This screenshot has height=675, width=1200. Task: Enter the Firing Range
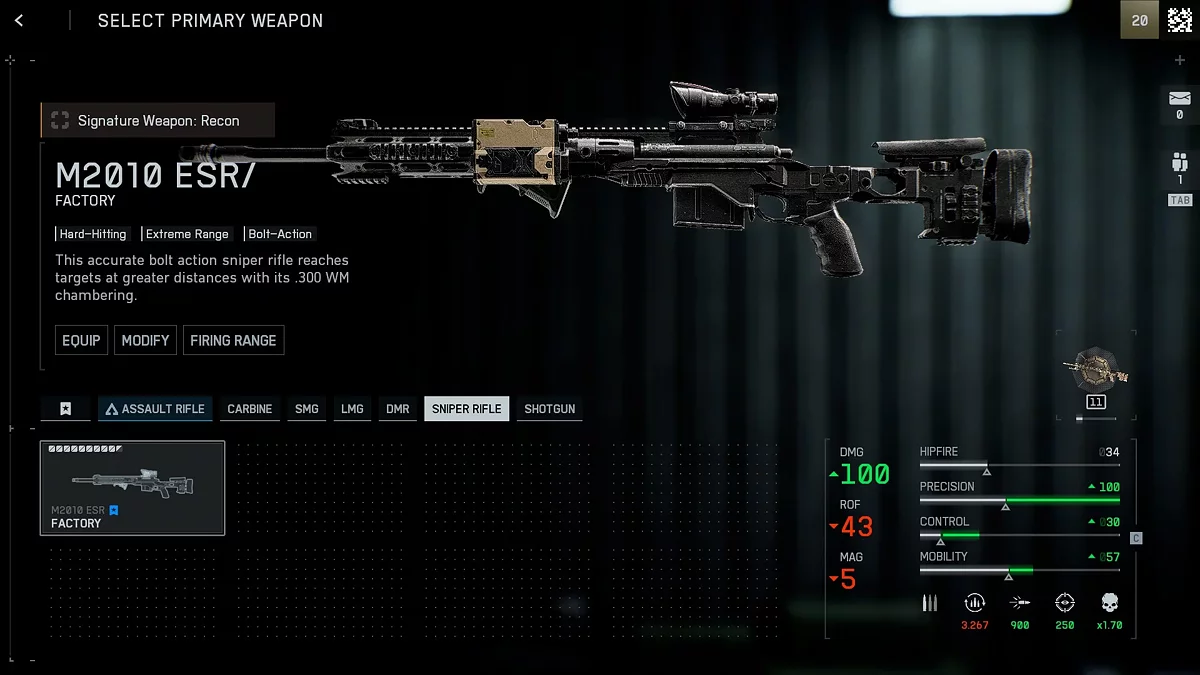coord(233,340)
